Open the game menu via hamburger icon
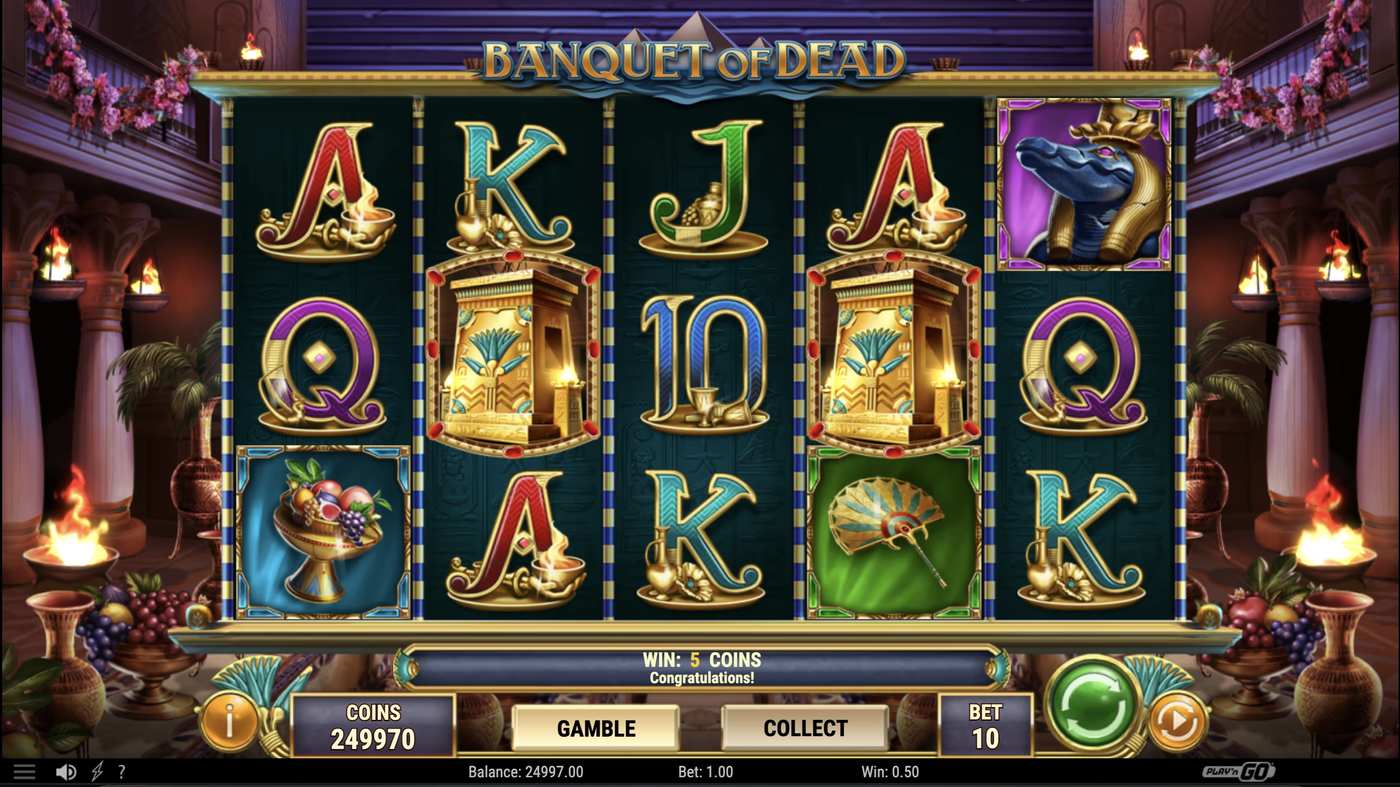The width and height of the screenshot is (1400, 787). point(24,771)
